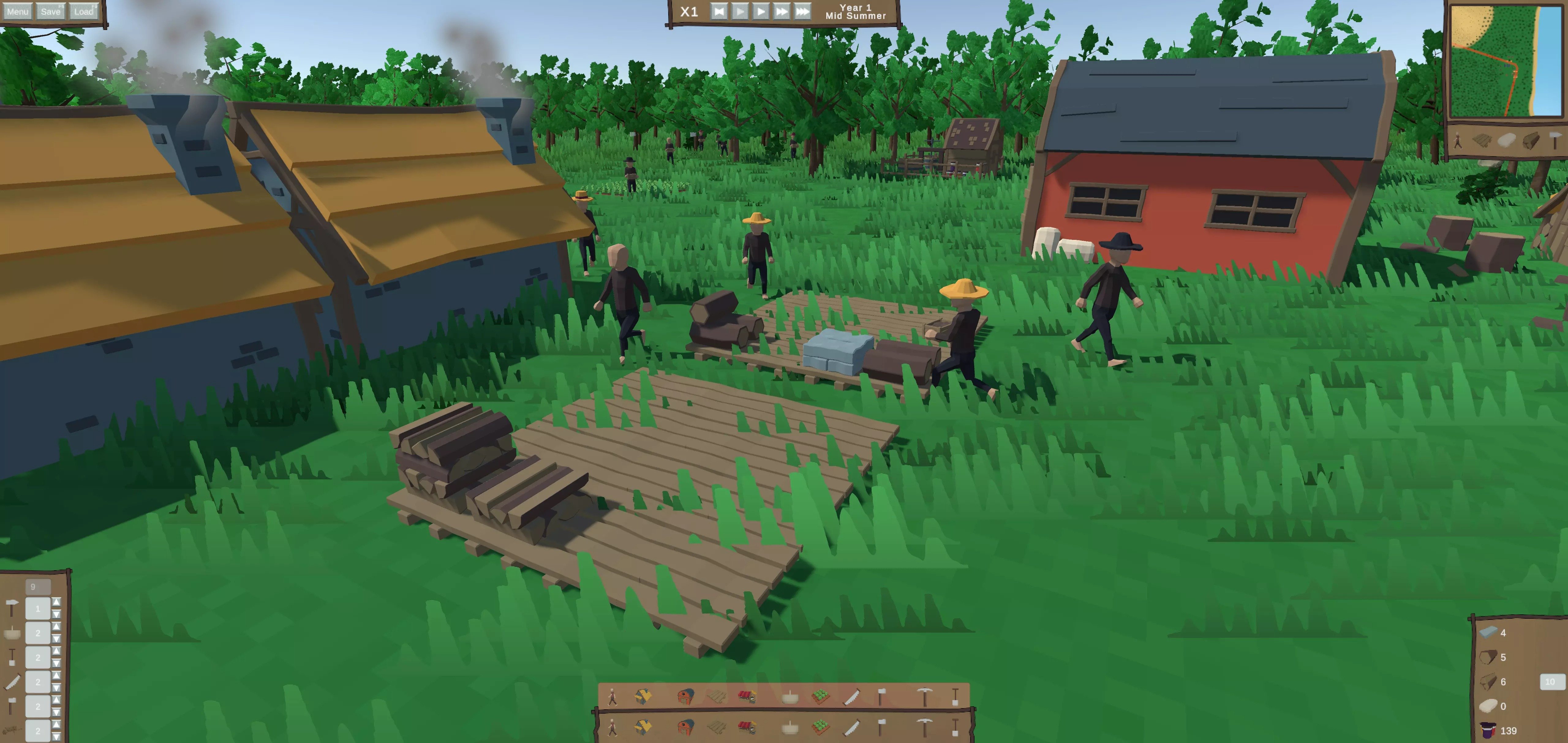The image size is (1568, 743).
Task: Lower the basket gatherer worker count
Action: [x=57, y=638]
